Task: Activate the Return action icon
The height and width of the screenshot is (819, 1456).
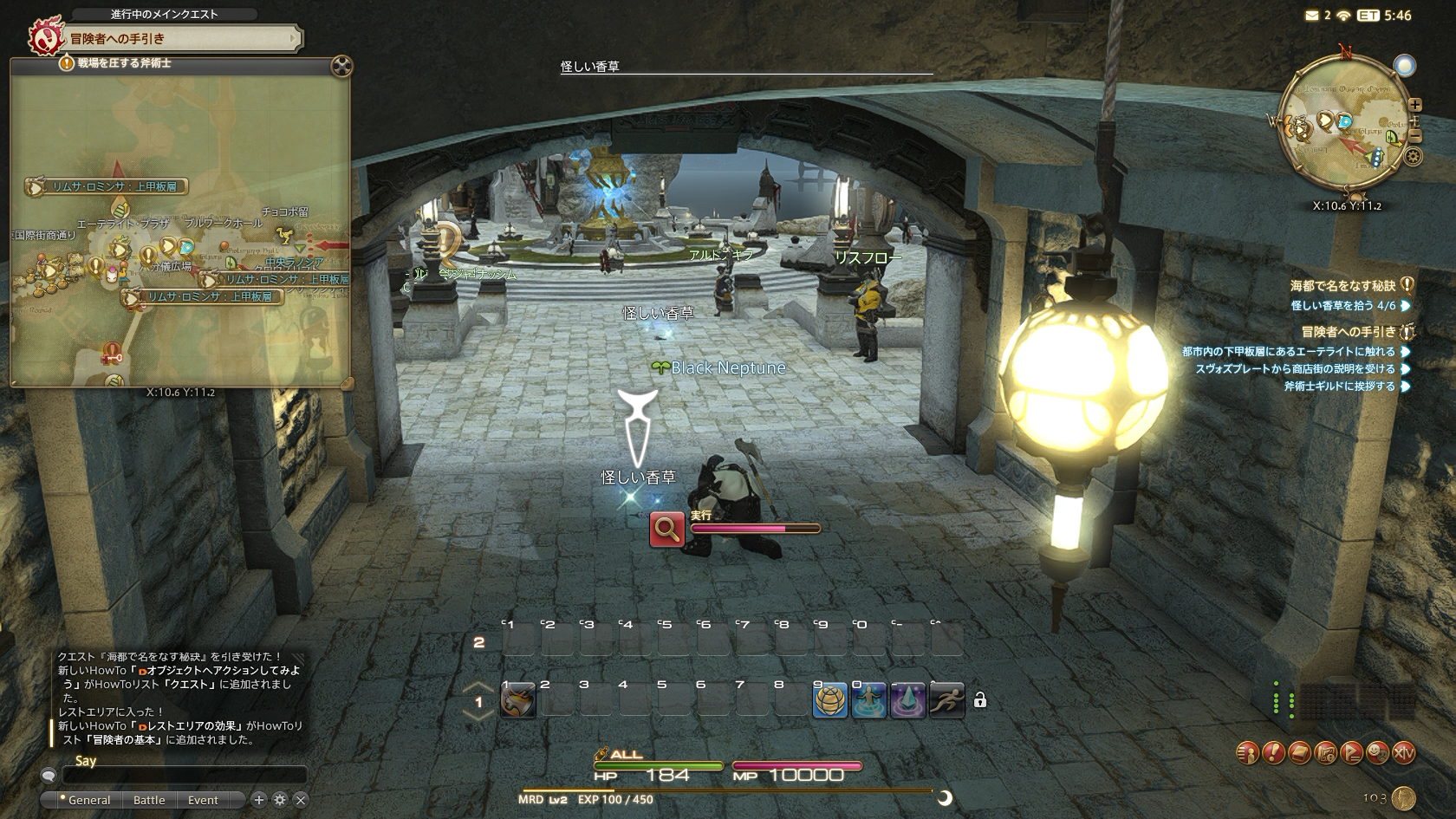Action: [868, 700]
